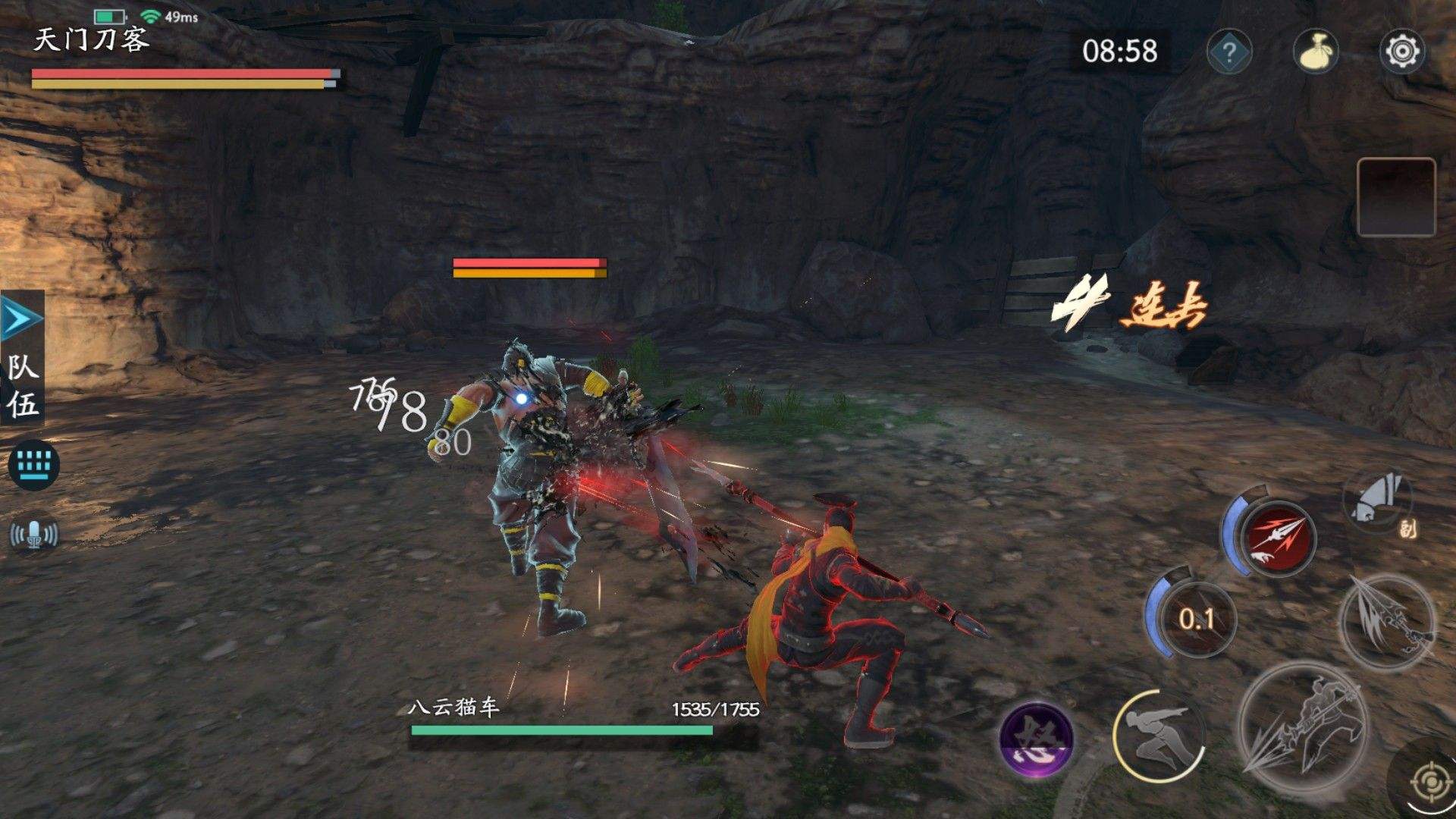
Task: Open the settings gear menu
Action: [x=1401, y=52]
